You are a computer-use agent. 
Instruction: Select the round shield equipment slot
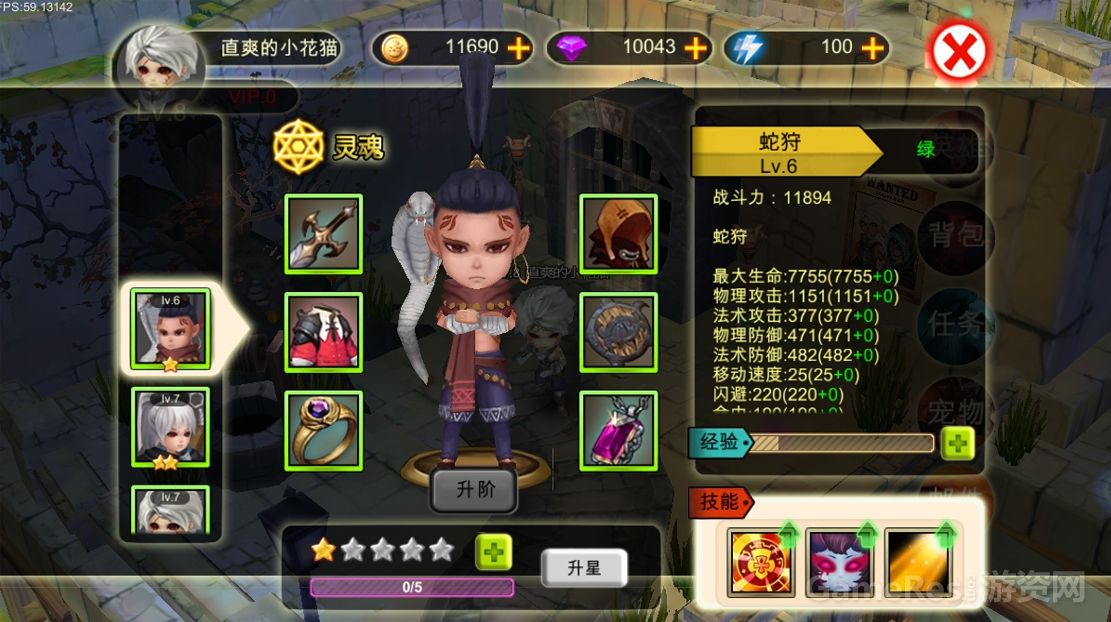tap(618, 331)
